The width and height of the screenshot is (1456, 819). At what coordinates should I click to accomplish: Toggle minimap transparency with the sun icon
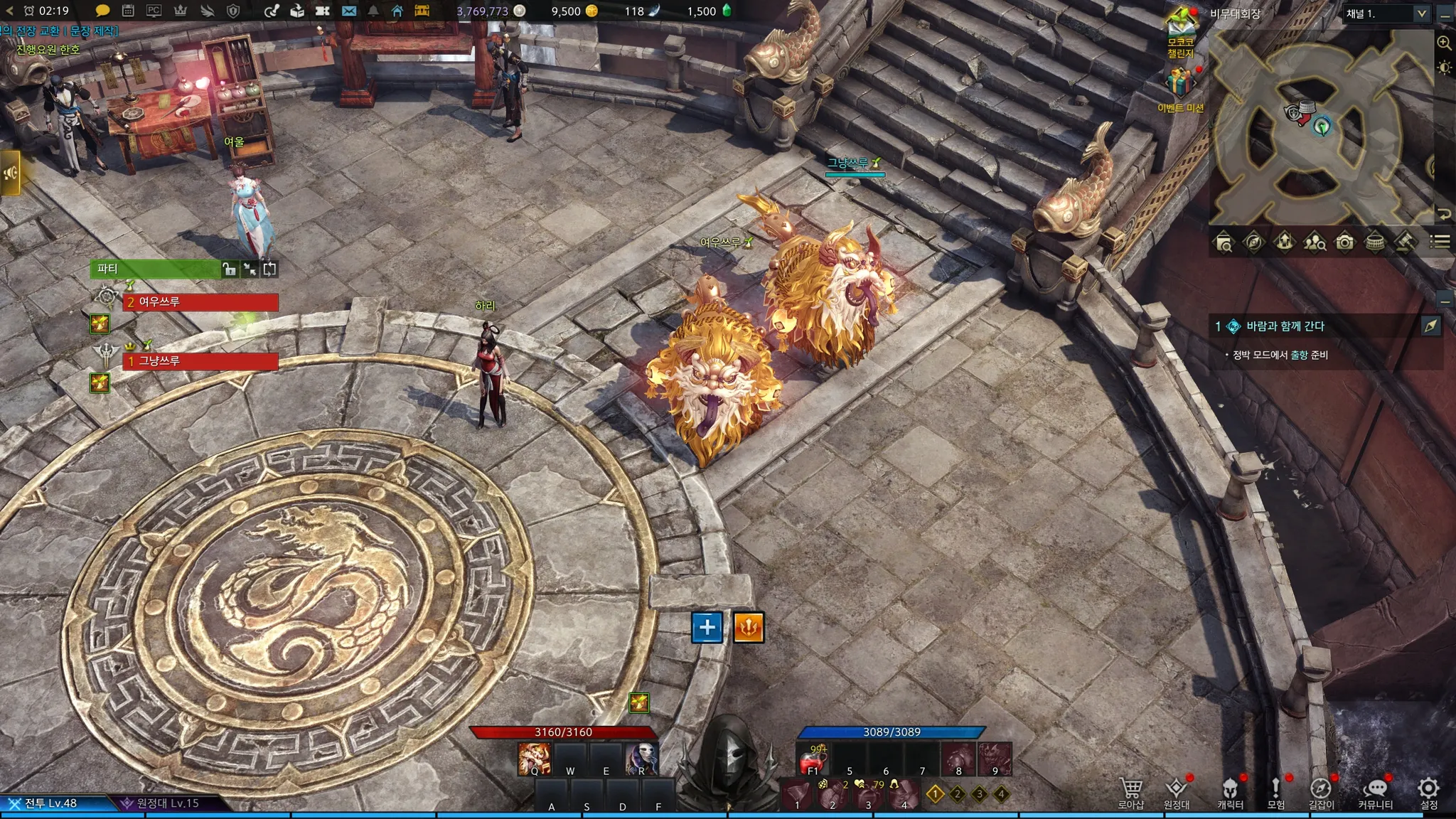tap(1444, 68)
